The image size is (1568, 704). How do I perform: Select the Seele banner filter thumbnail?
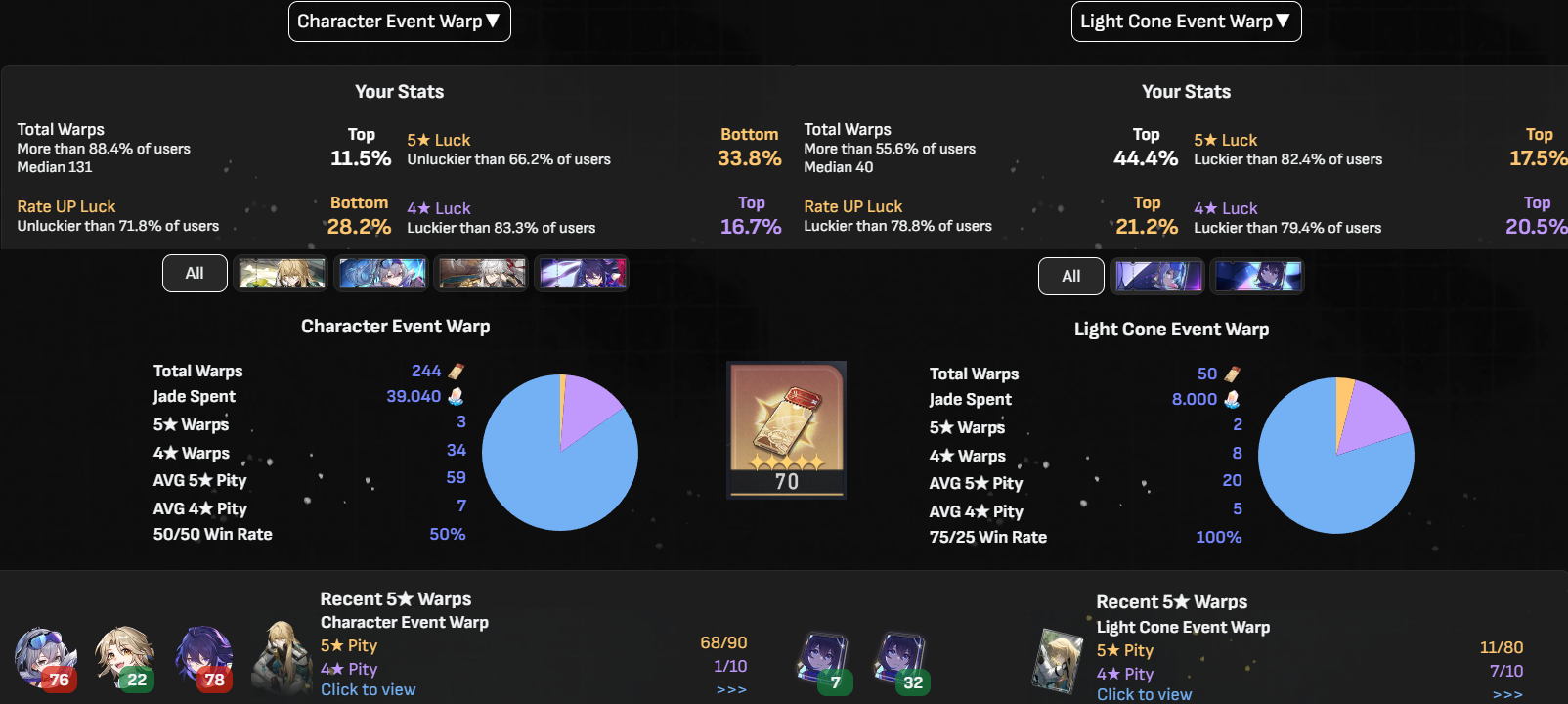tap(582, 273)
